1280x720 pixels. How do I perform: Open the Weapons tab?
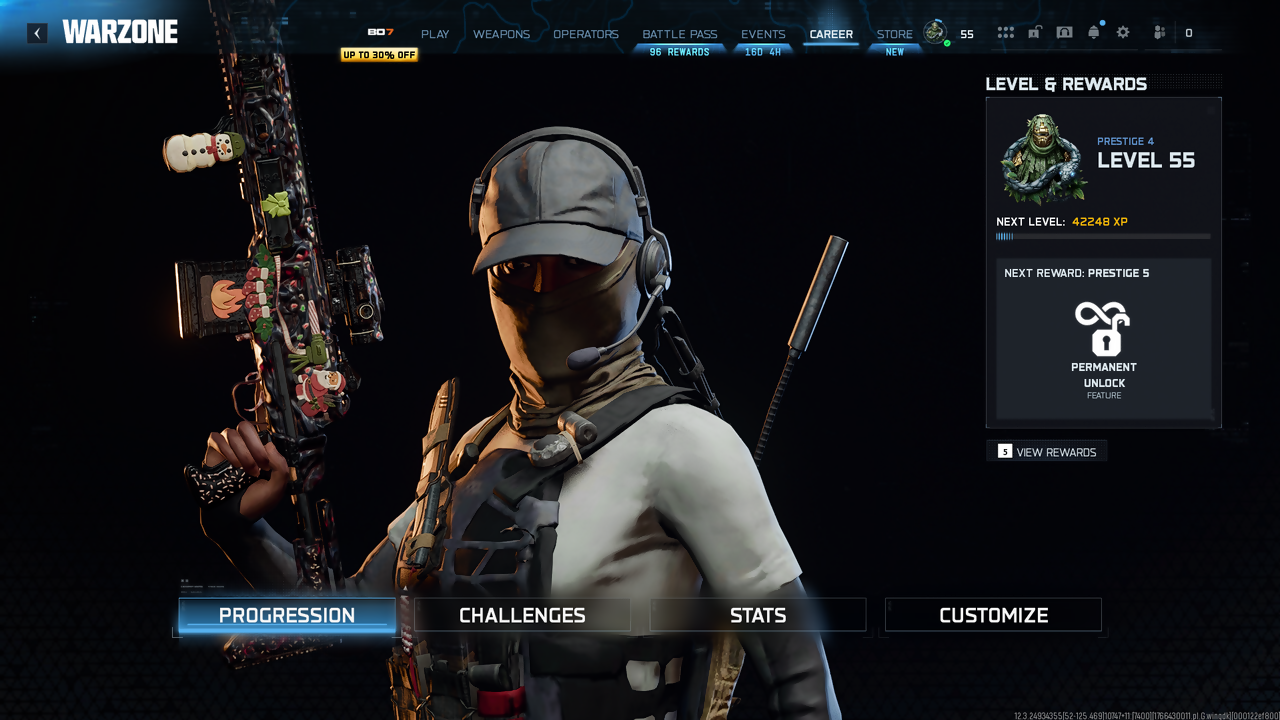[x=501, y=34]
